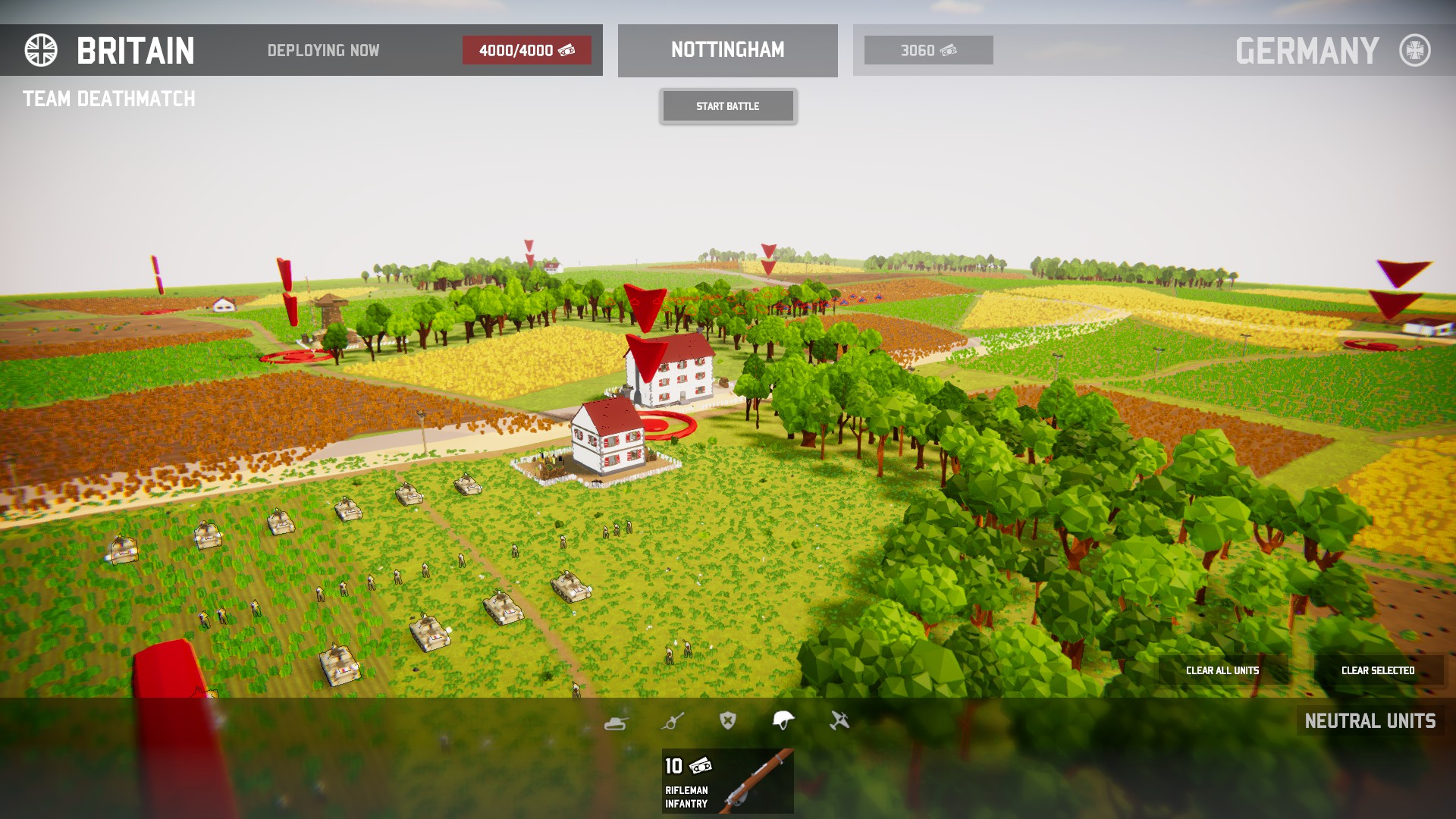1456x819 pixels.
Task: Select the Rifleman Infantry unit card
Action: pos(727,781)
